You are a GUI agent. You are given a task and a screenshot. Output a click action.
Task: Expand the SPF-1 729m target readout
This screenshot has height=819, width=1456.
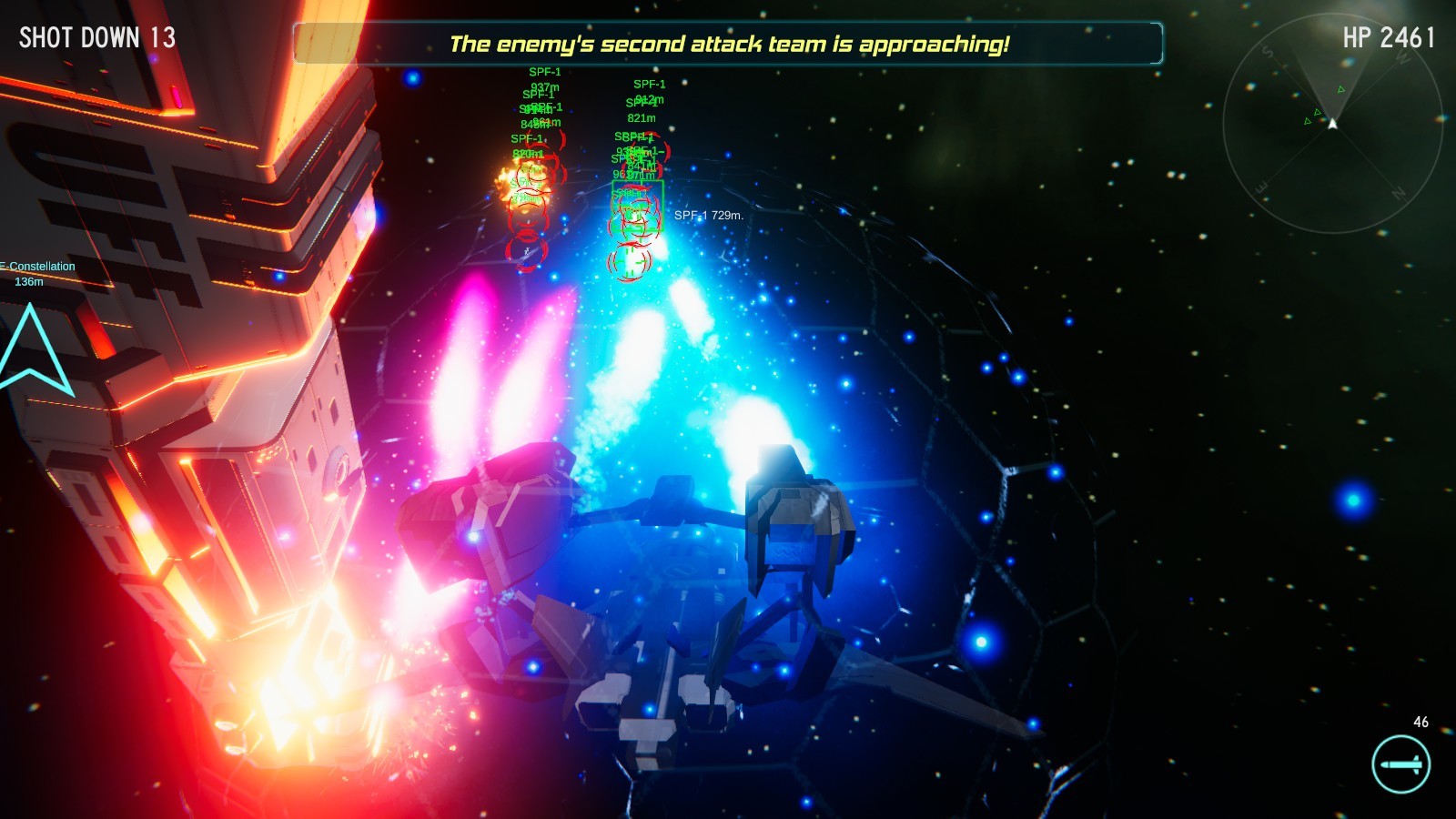pyautogui.click(x=708, y=216)
